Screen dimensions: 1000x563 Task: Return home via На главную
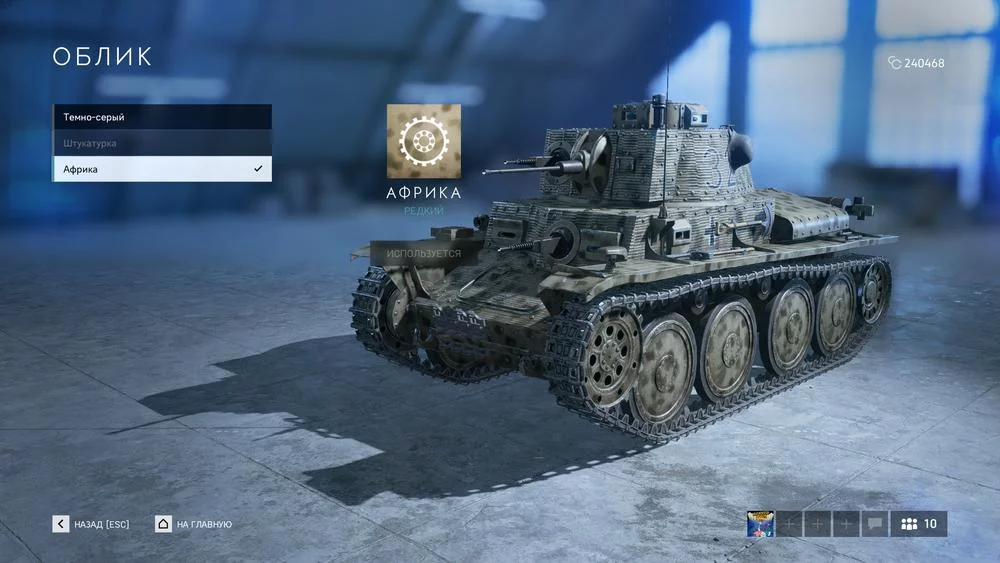[x=193, y=524]
